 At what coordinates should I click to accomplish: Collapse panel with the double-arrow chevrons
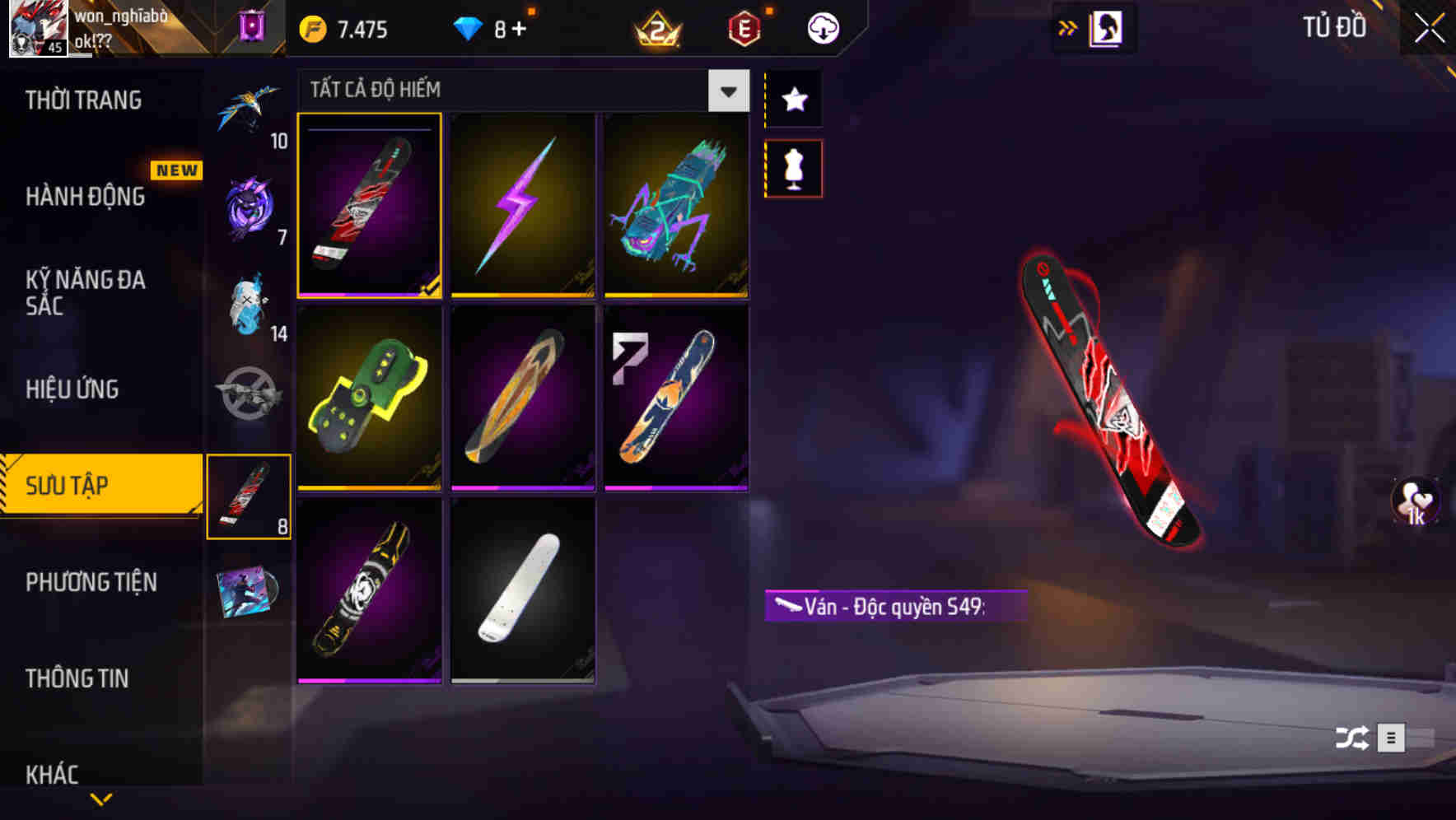(1066, 27)
